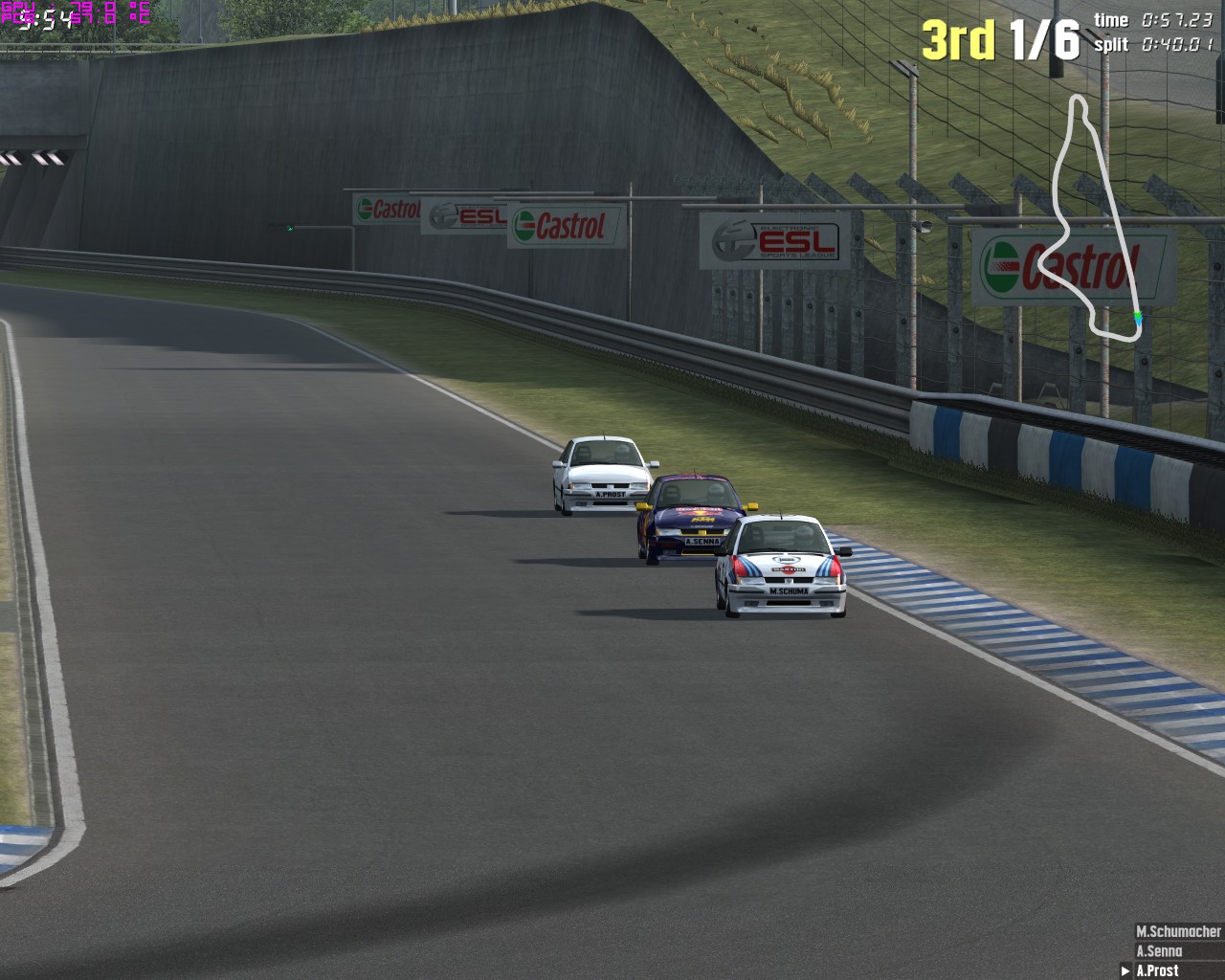Select M.Schumacher in the driver list
The image size is (1225, 980).
(1177, 931)
